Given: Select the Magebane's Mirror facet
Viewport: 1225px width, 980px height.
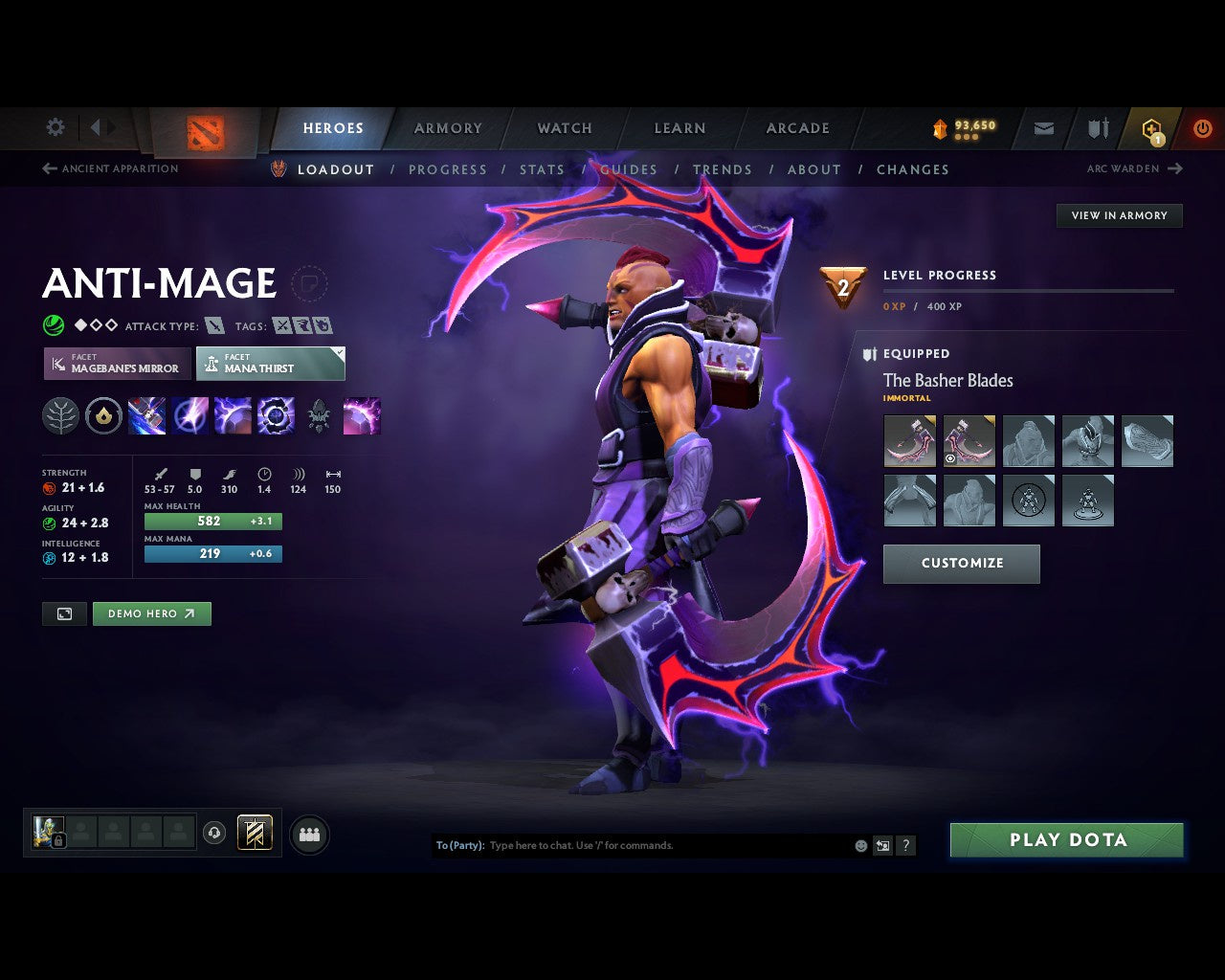Looking at the screenshot, I should 116,364.
